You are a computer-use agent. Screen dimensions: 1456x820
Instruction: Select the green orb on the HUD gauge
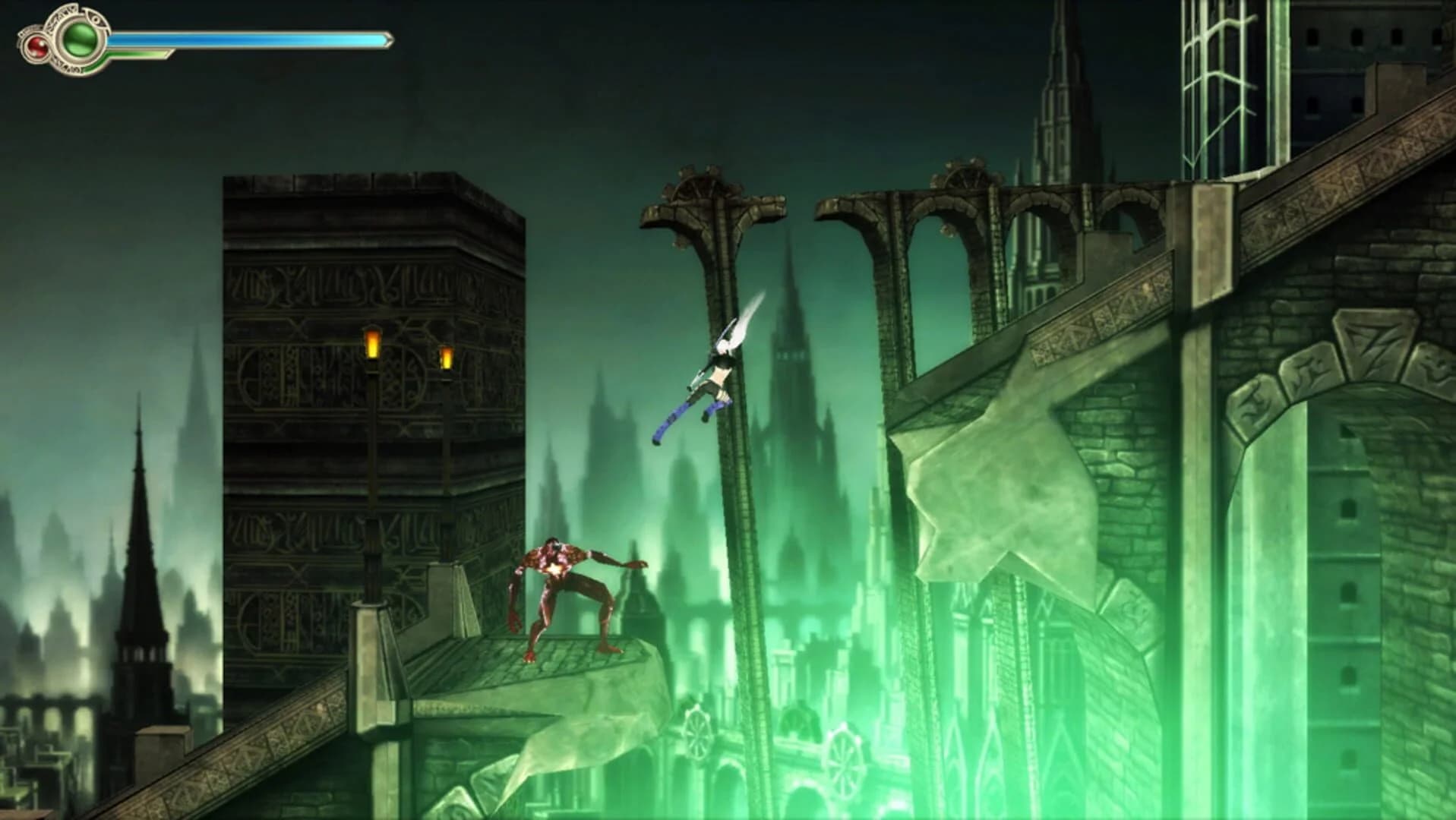pos(78,40)
